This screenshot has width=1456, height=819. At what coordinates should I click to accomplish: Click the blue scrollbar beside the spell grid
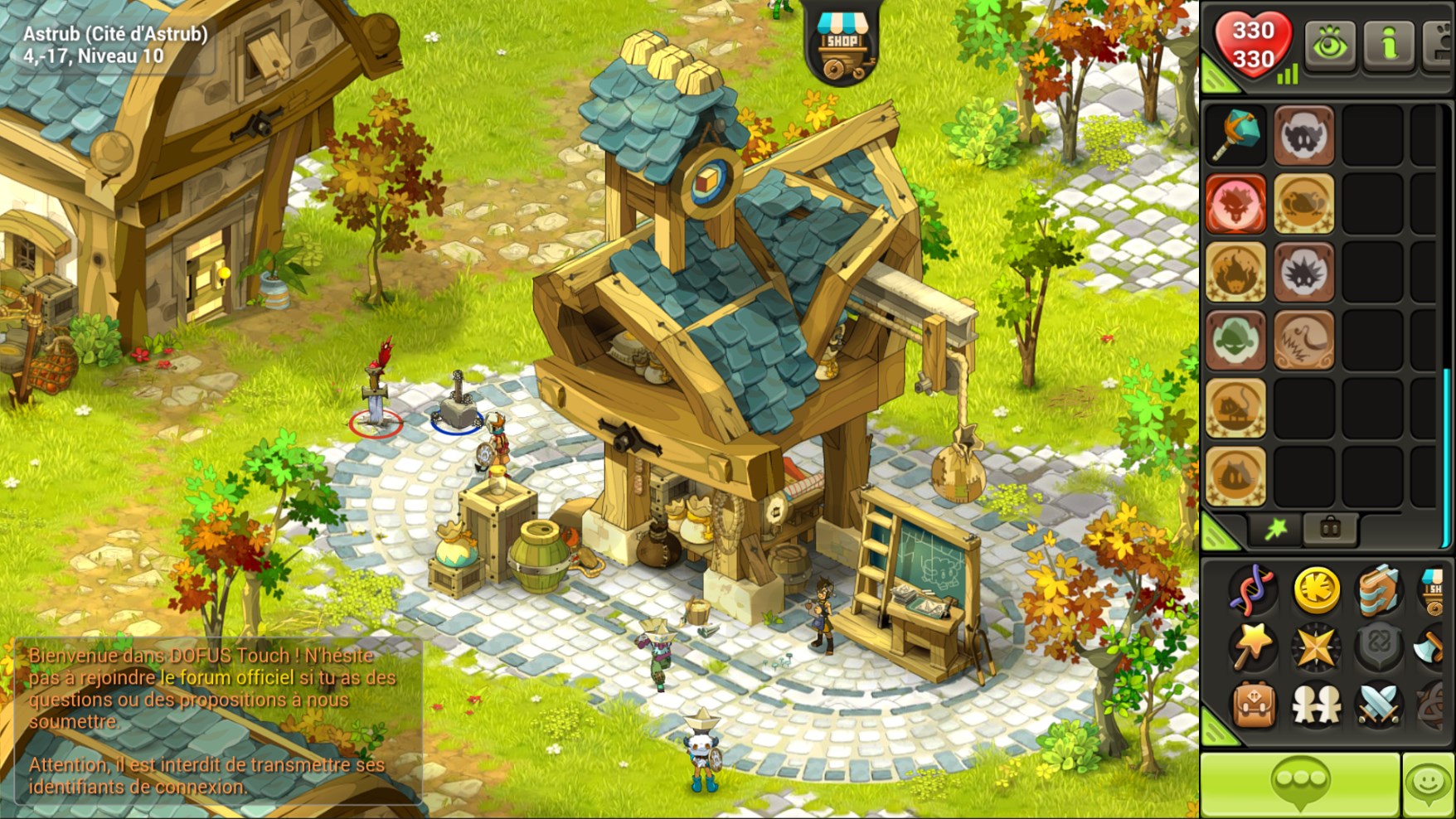point(1446,458)
